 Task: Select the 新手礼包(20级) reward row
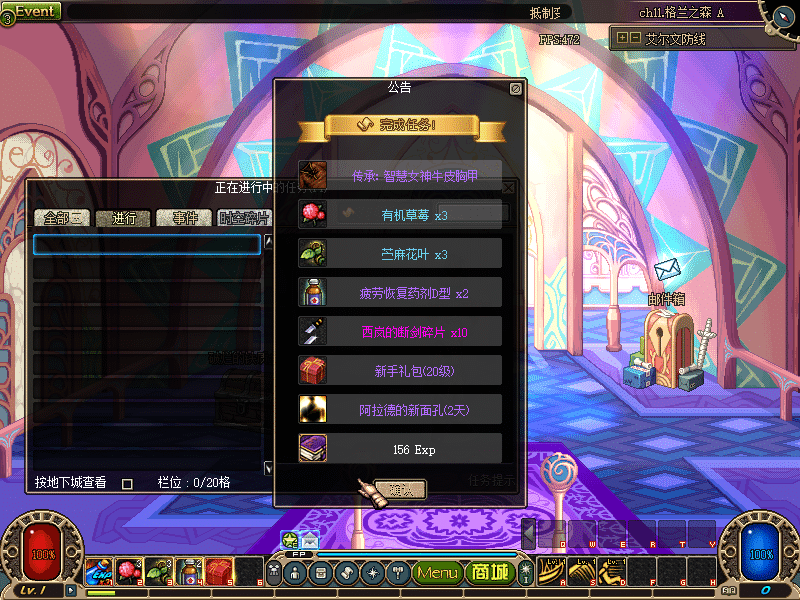point(400,371)
